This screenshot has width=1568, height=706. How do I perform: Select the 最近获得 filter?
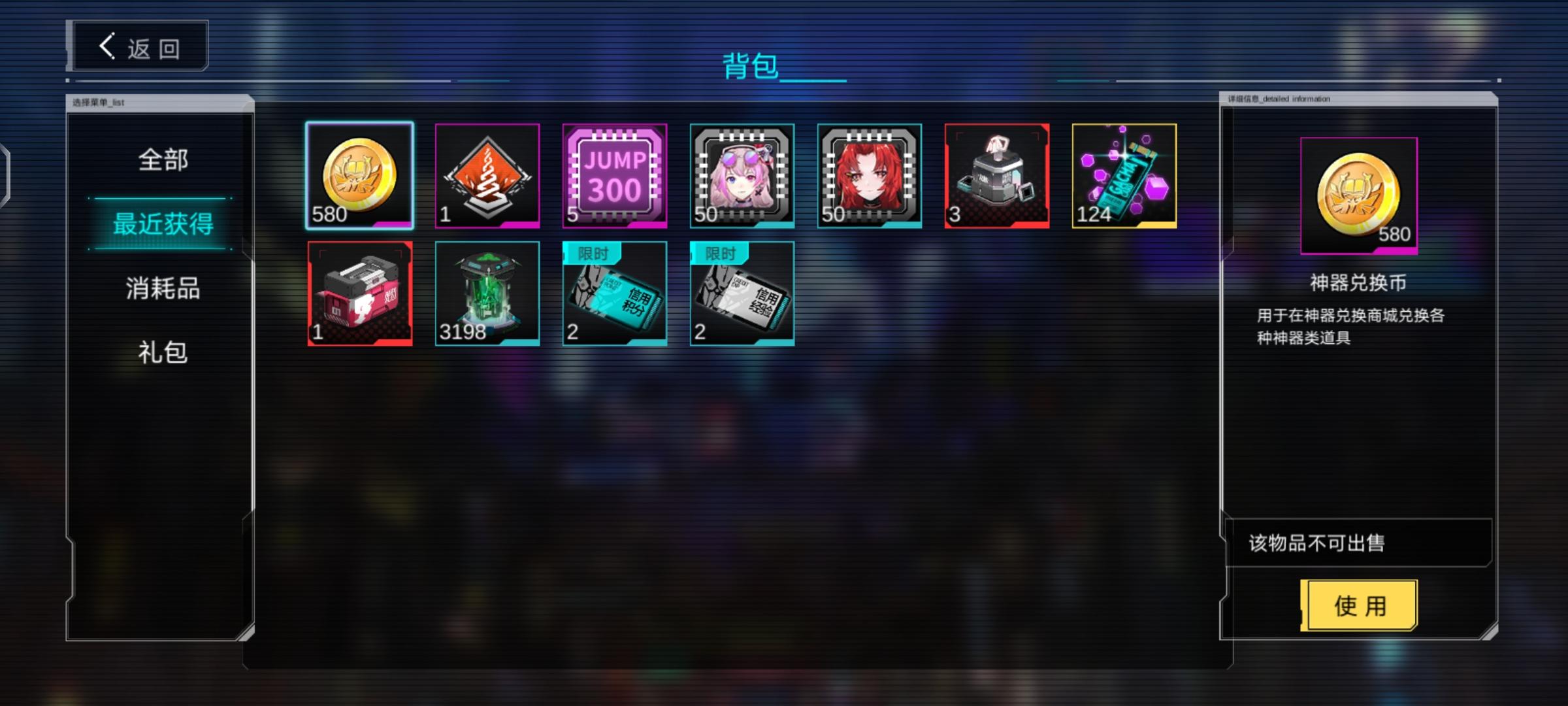[x=161, y=224]
